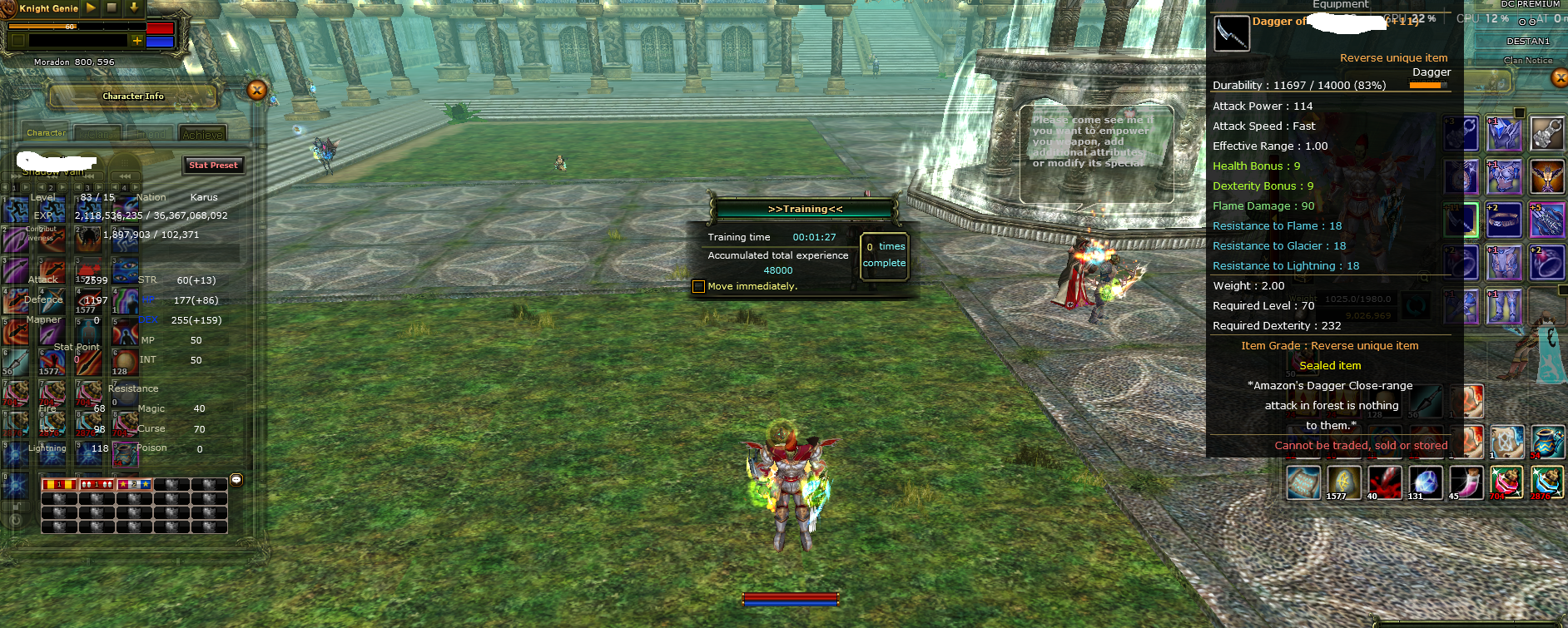
Task: Click the plus button on the Genie bar
Action: click(137, 42)
